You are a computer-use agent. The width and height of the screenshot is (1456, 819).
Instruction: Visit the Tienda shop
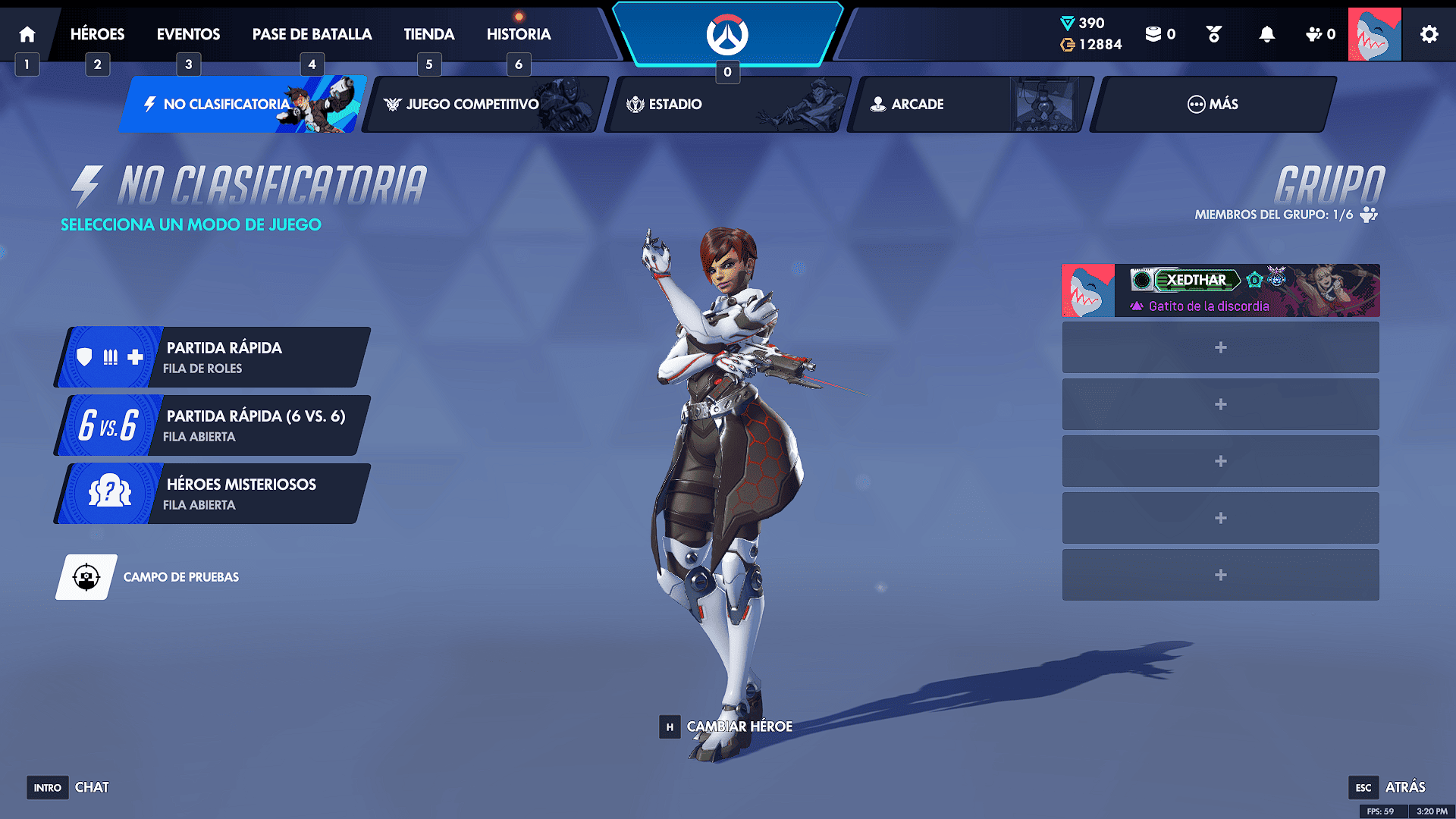(428, 34)
